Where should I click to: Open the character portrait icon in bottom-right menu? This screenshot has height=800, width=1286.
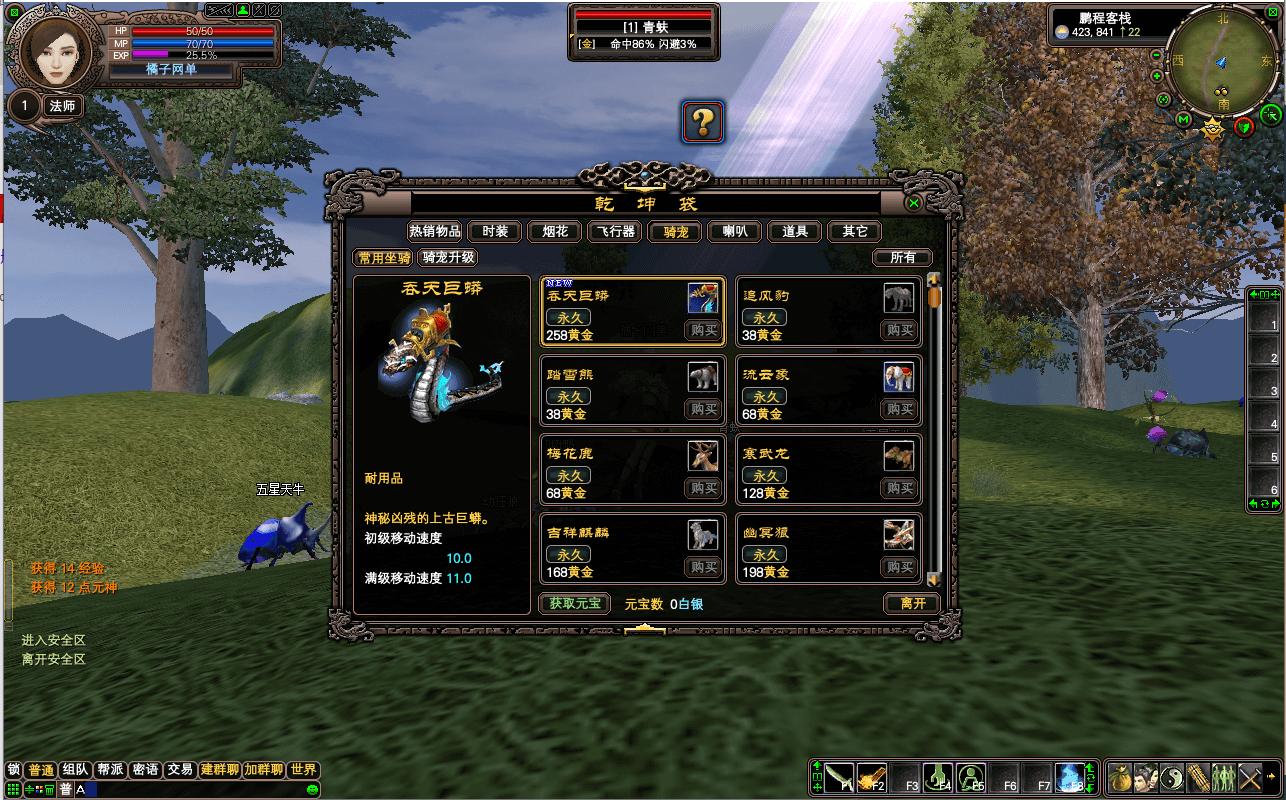tap(1146, 777)
